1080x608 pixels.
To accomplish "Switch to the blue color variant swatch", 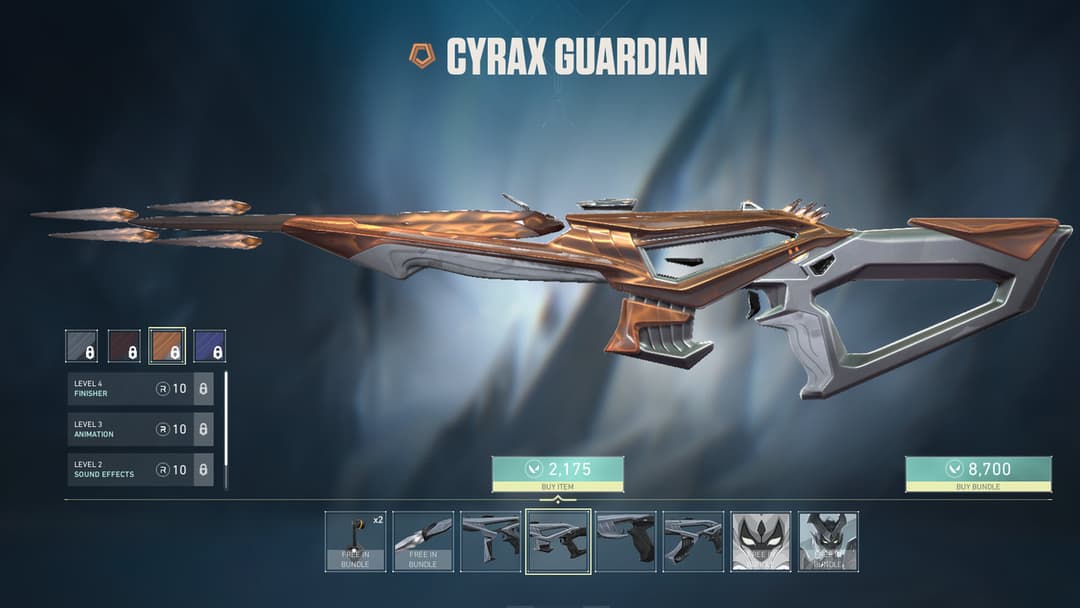I will pos(209,346).
